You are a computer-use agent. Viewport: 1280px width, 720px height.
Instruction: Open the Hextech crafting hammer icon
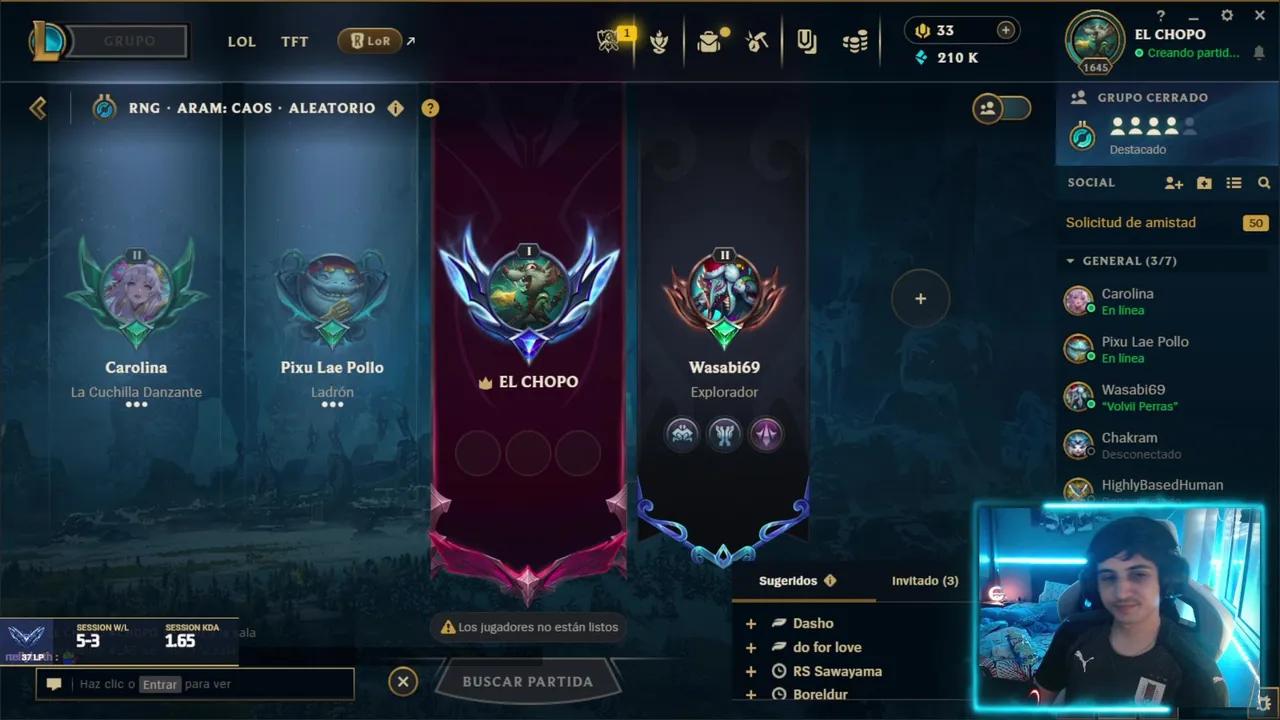[x=757, y=40]
